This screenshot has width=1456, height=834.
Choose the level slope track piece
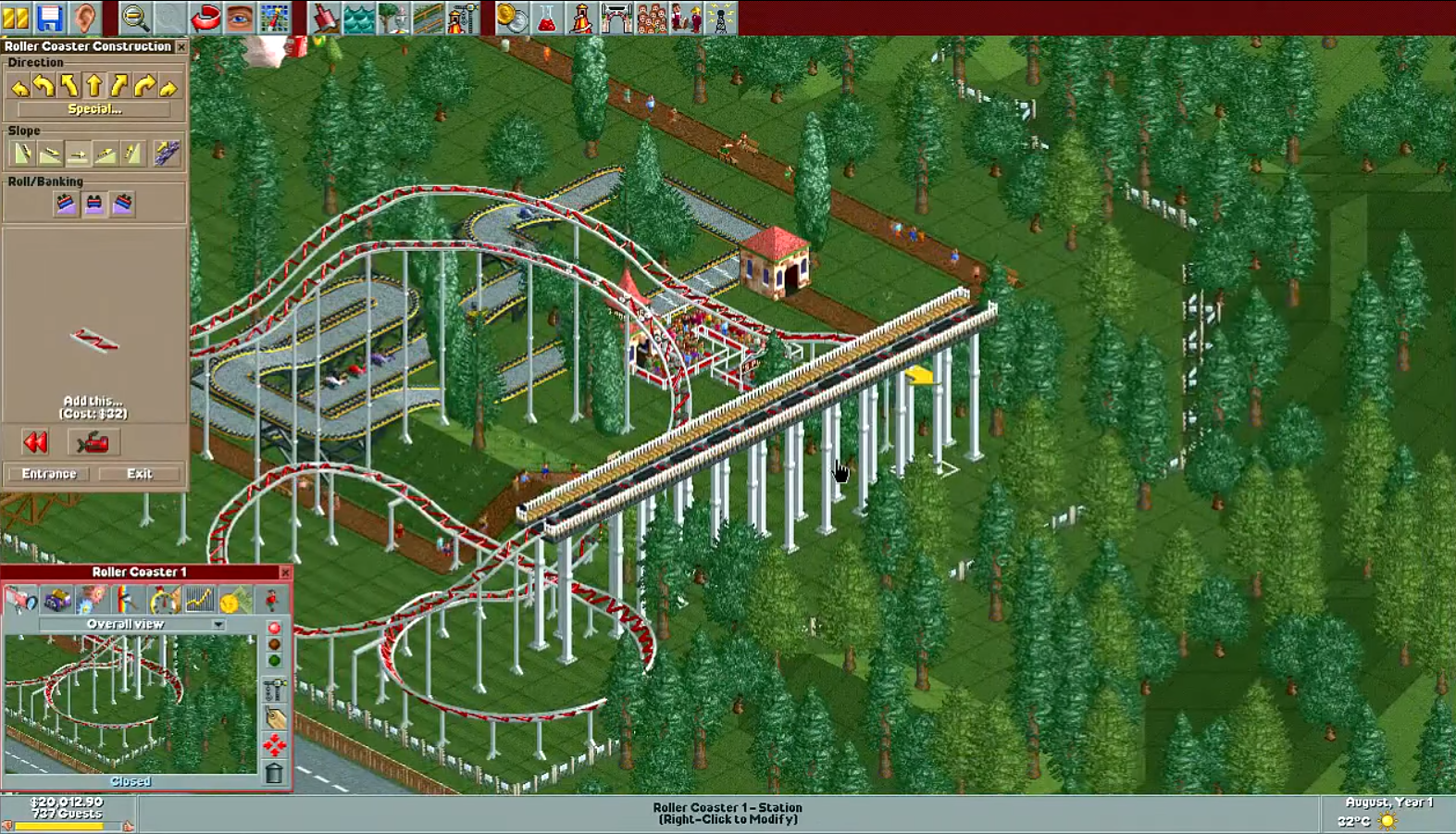pos(76,153)
